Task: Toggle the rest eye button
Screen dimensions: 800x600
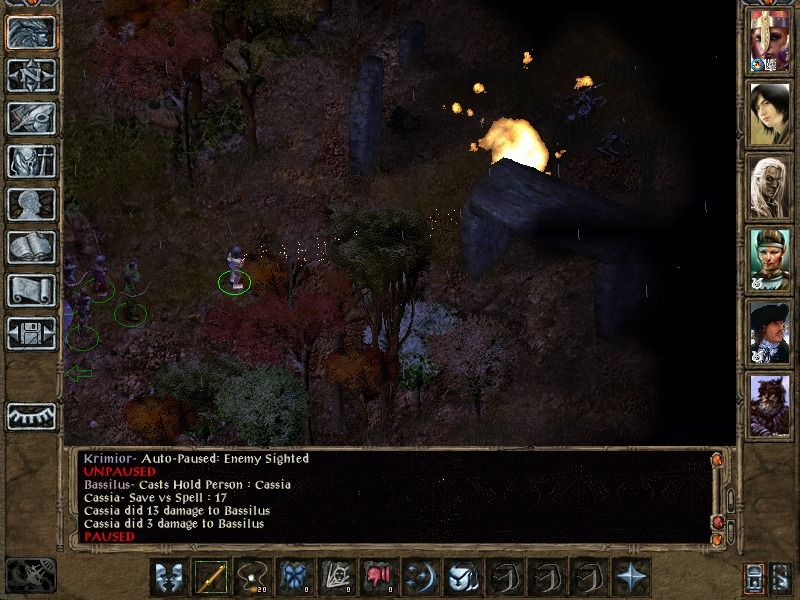Action: tap(31, 416)
